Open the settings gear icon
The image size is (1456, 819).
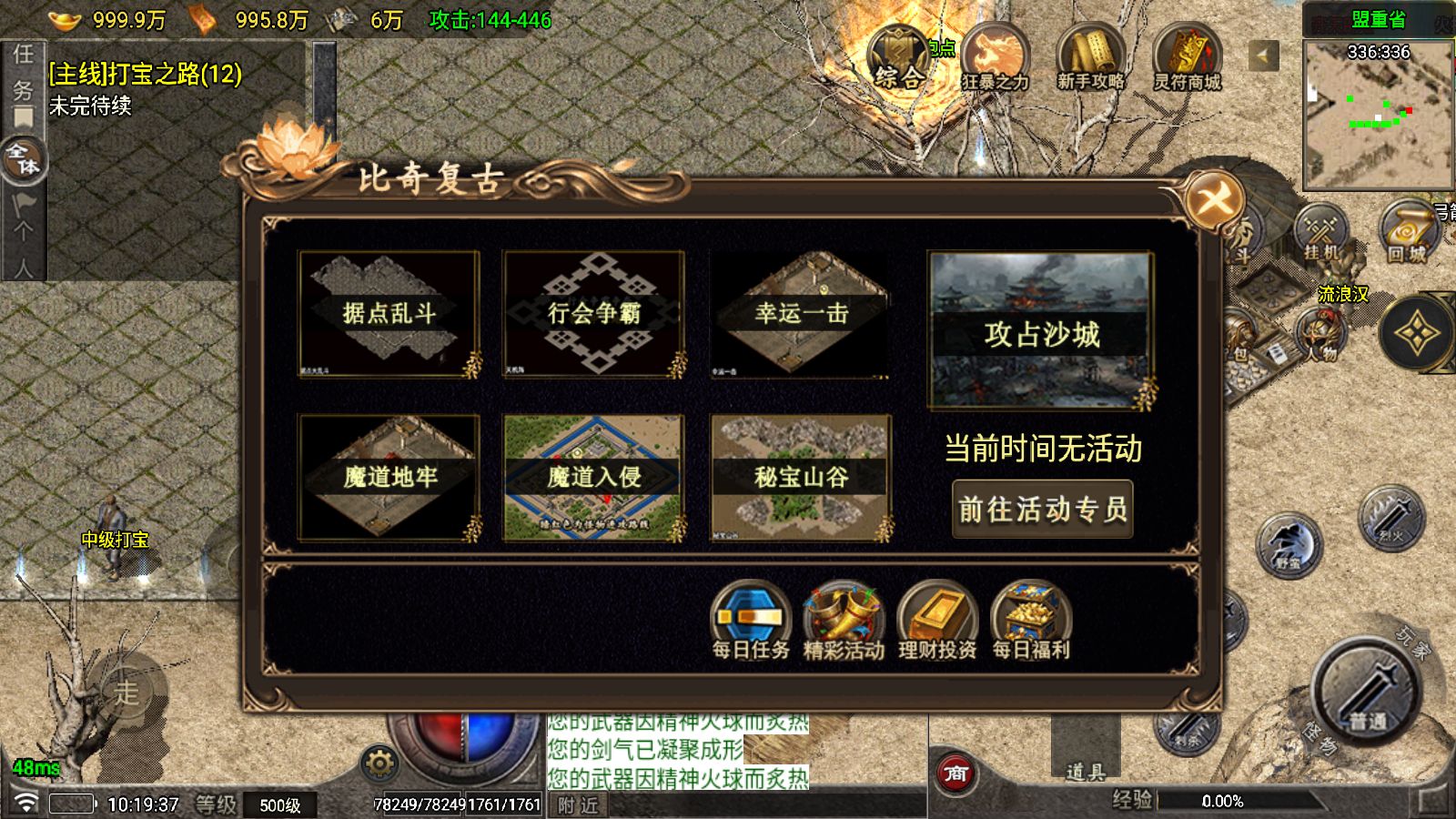(379, 763)
